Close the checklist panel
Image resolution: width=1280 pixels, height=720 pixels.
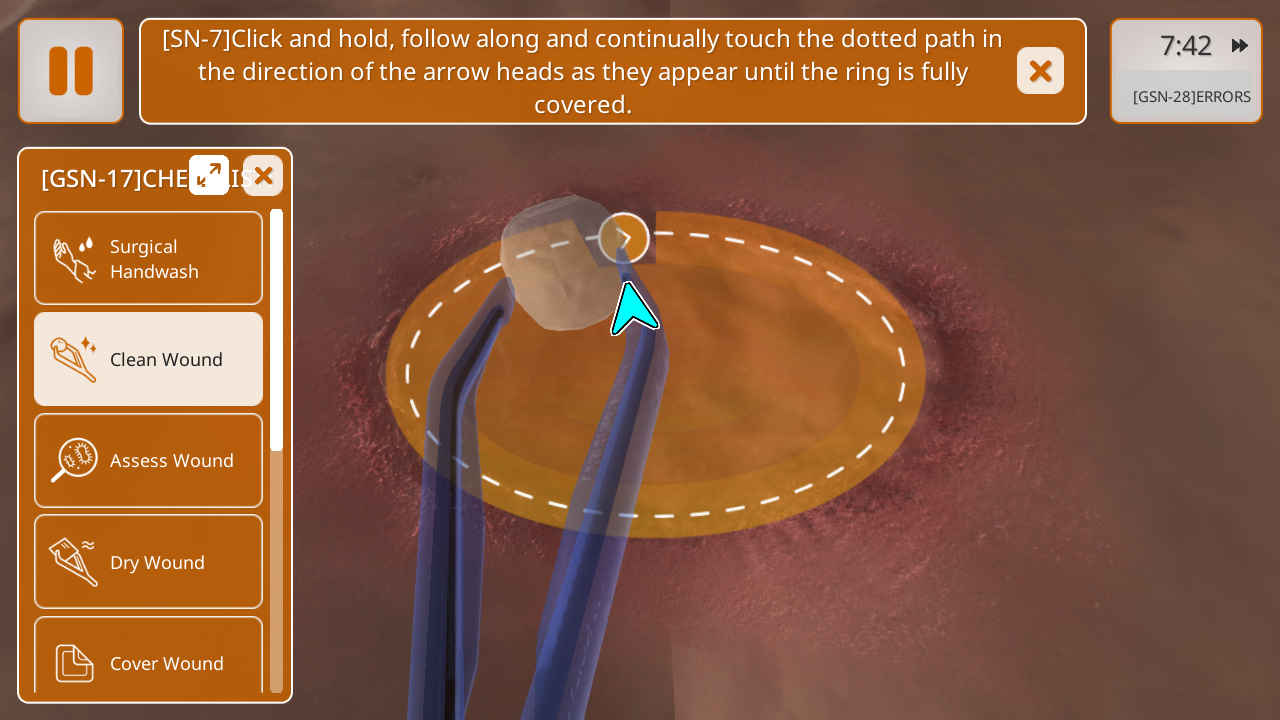[263, 176]
